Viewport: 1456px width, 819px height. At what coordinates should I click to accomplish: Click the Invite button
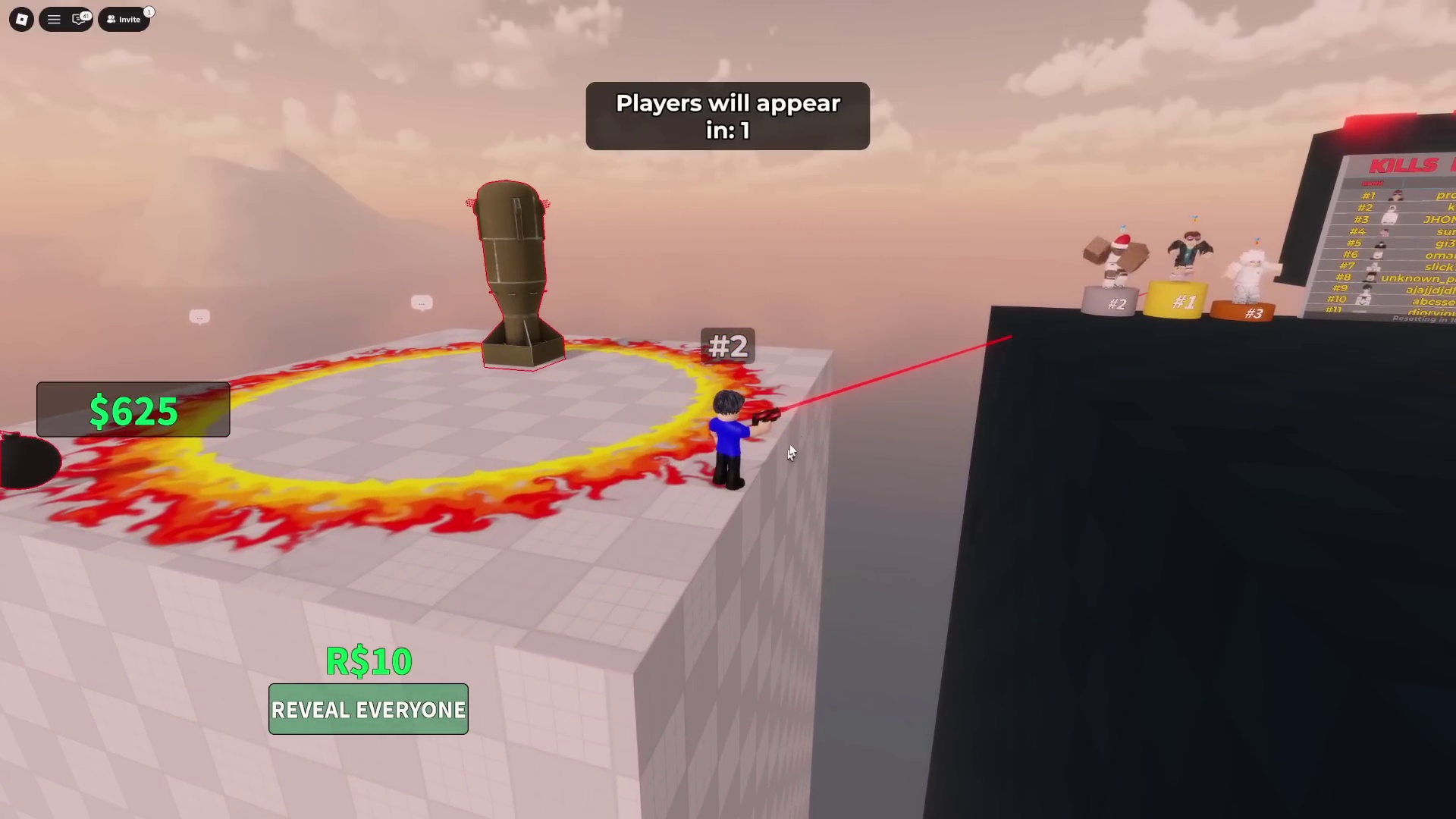pos(124,19)
